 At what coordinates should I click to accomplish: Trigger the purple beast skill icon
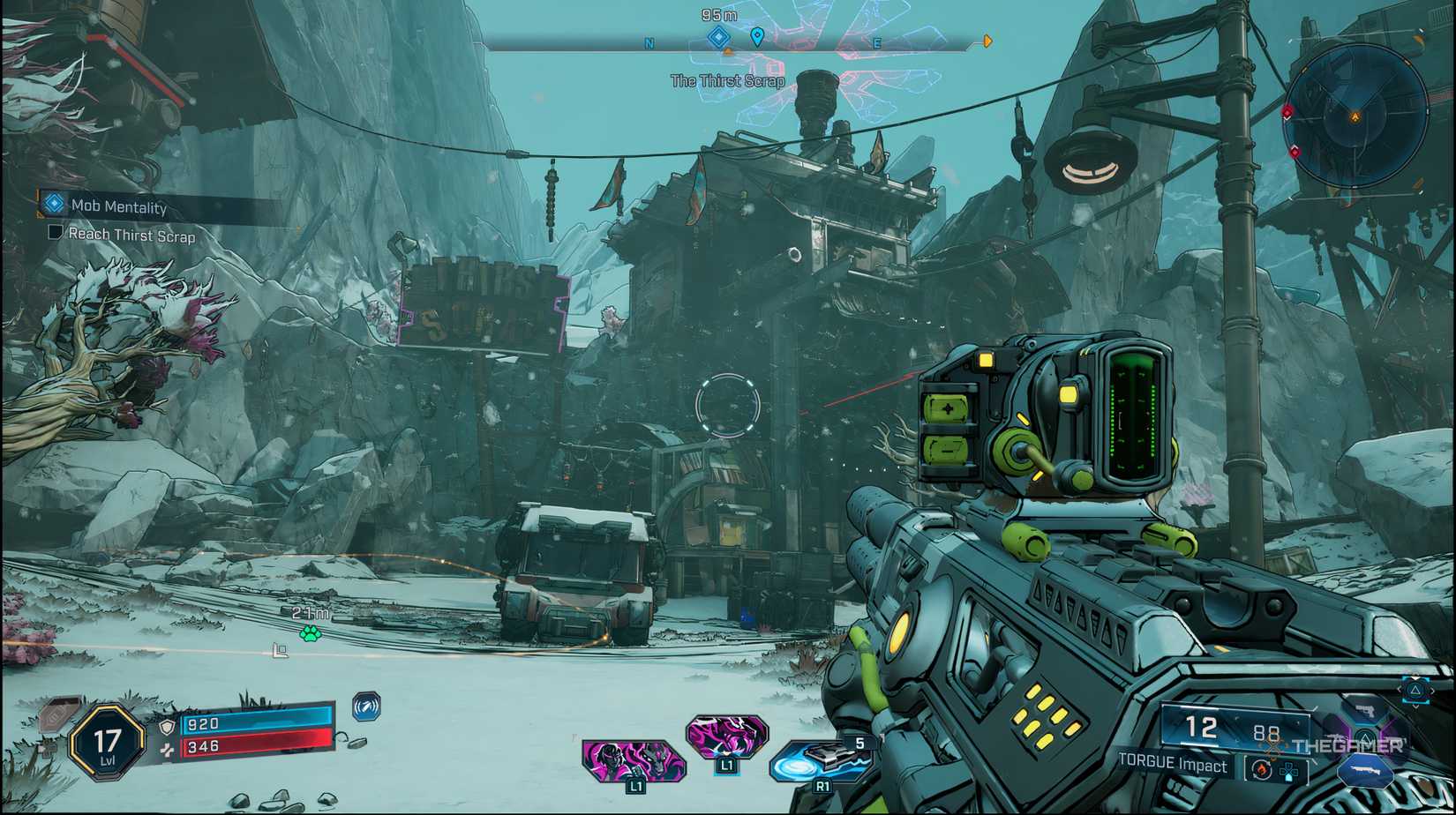tap(727, 736)
